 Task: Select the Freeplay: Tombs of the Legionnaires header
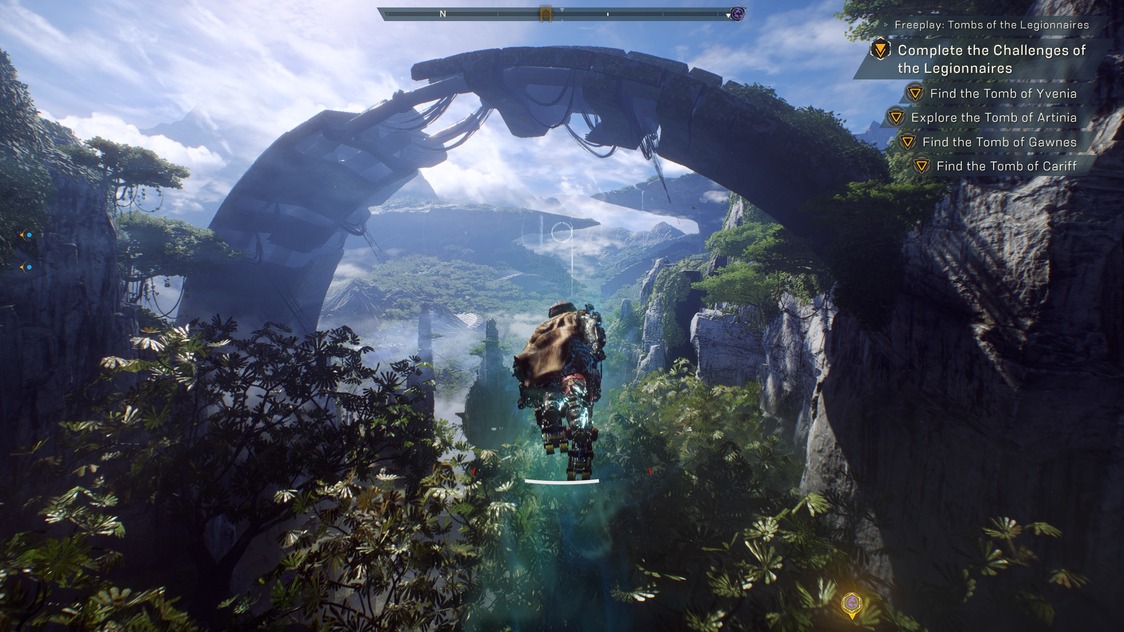[x=991, y=25]
